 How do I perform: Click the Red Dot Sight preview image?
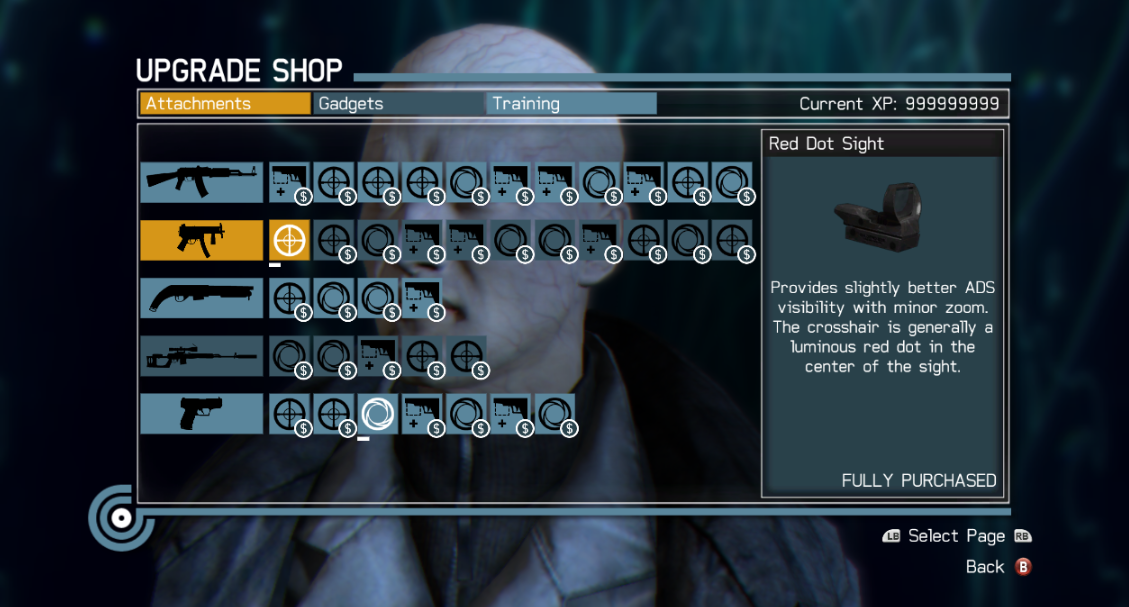880,216
